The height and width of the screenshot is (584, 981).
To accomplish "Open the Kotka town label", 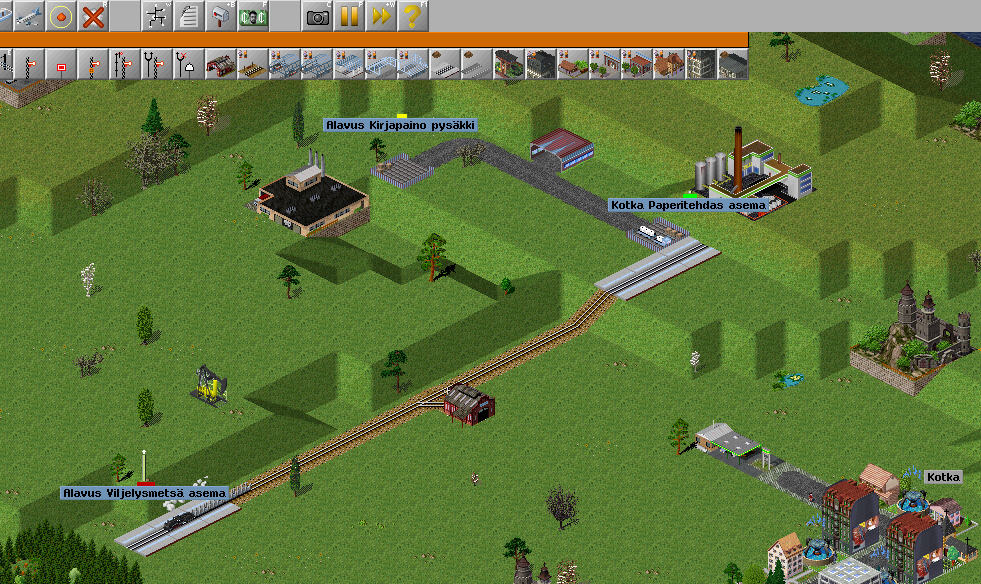I will pos(943,477).
